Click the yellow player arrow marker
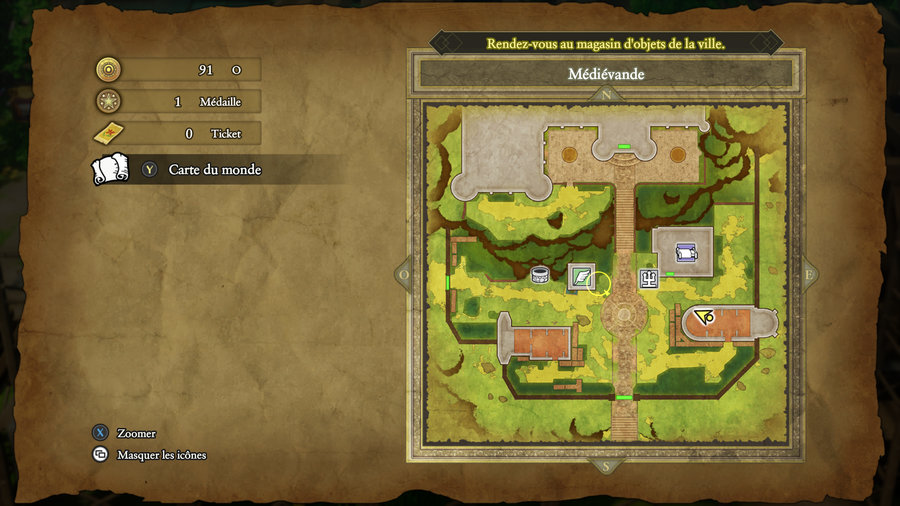Image resolution: width=900 pixels, height=506 pixels. coord(703,317)
